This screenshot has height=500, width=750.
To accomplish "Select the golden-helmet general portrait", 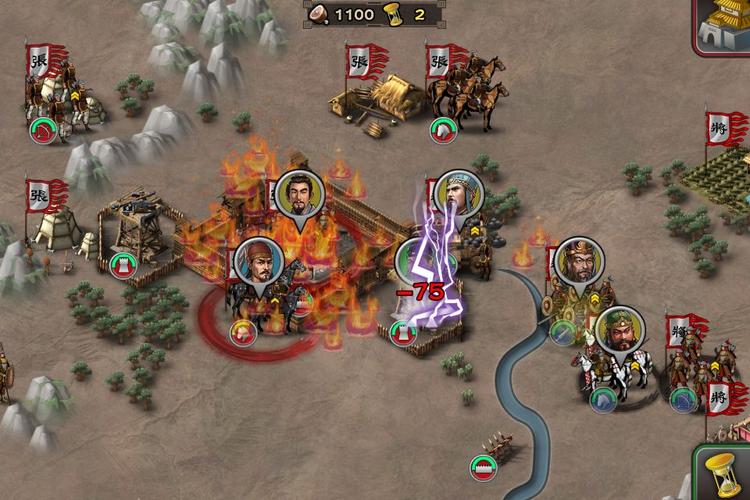I will [x=577, y=264].
